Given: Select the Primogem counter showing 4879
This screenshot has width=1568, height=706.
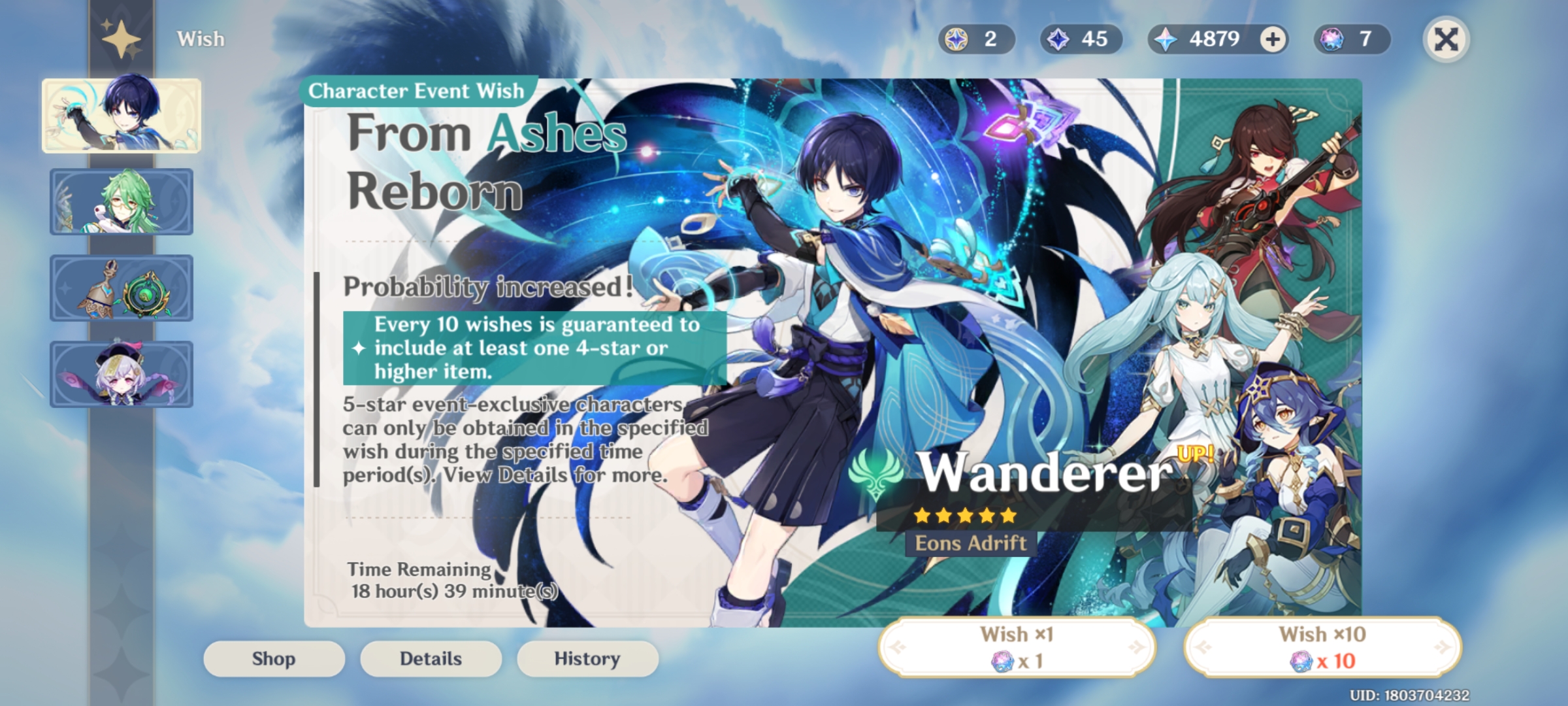Looking at the screenshot, I should coord(1212,39).
